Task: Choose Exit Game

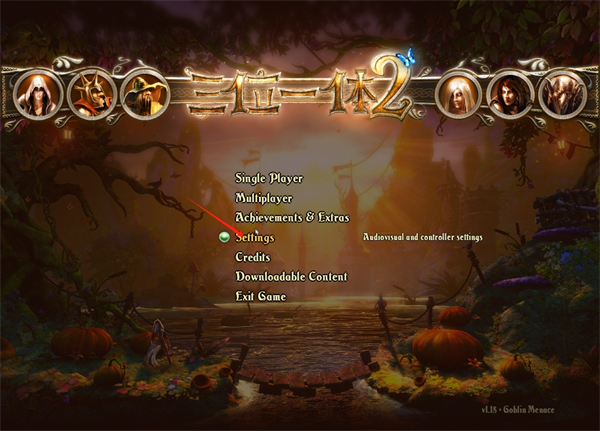Action: 260,297
